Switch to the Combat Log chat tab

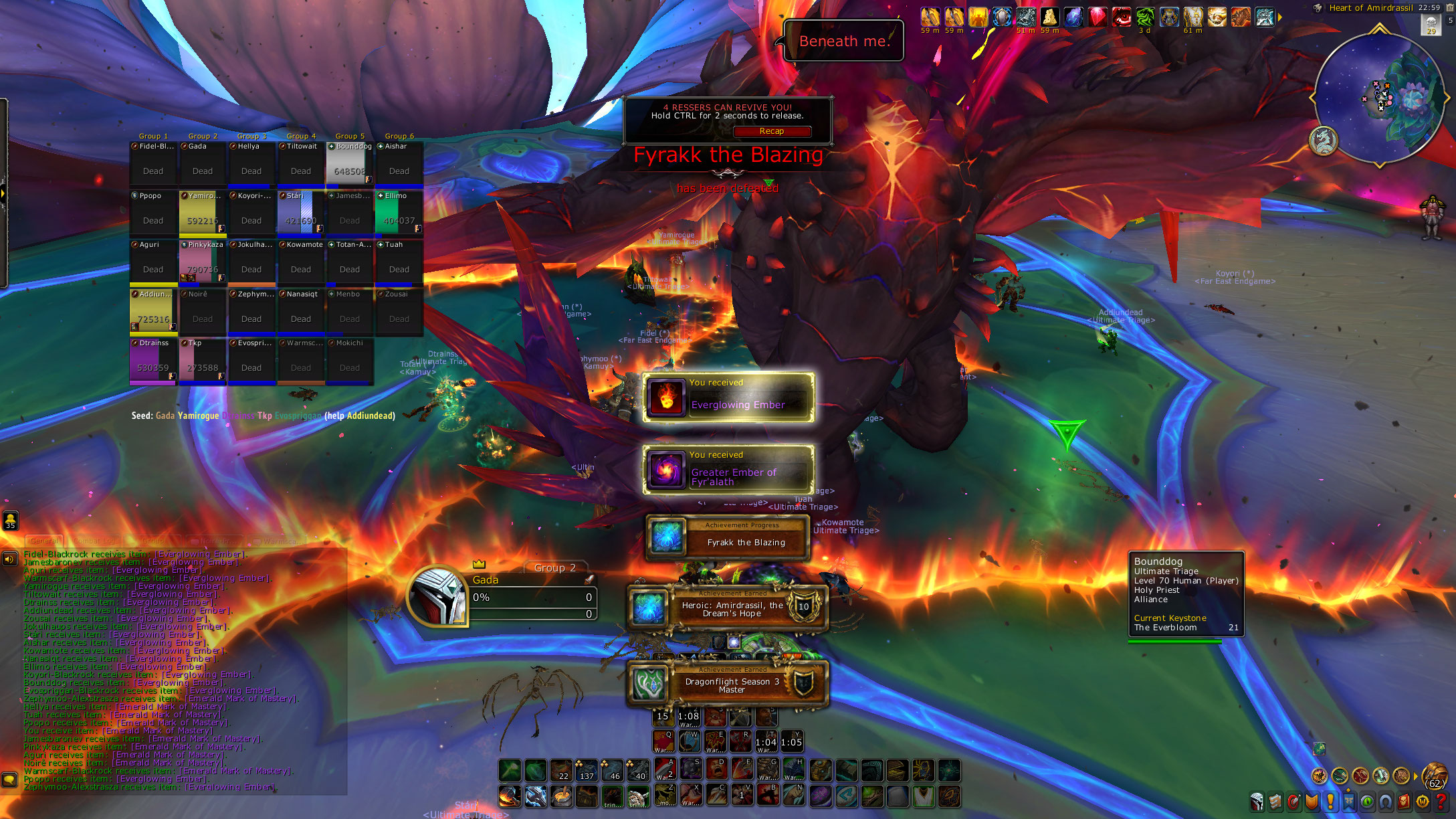pyautogui.click(x=96, y=541)
